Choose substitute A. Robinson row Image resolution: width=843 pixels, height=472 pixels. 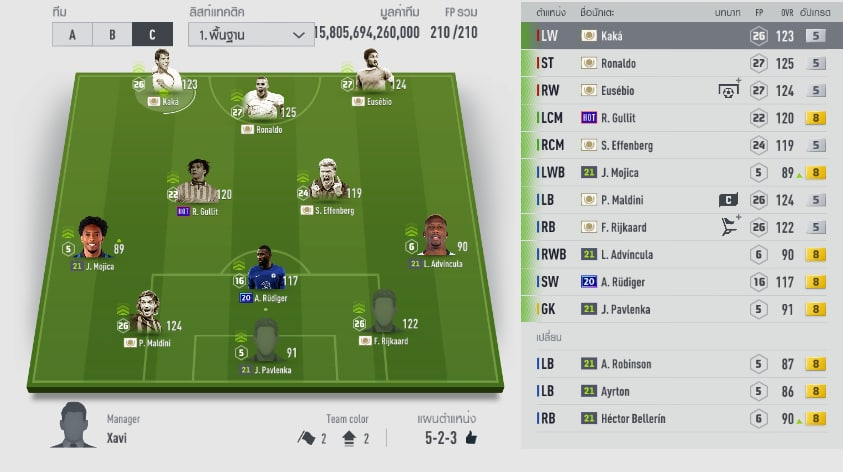pyautogui.click(x=679, y=364)
